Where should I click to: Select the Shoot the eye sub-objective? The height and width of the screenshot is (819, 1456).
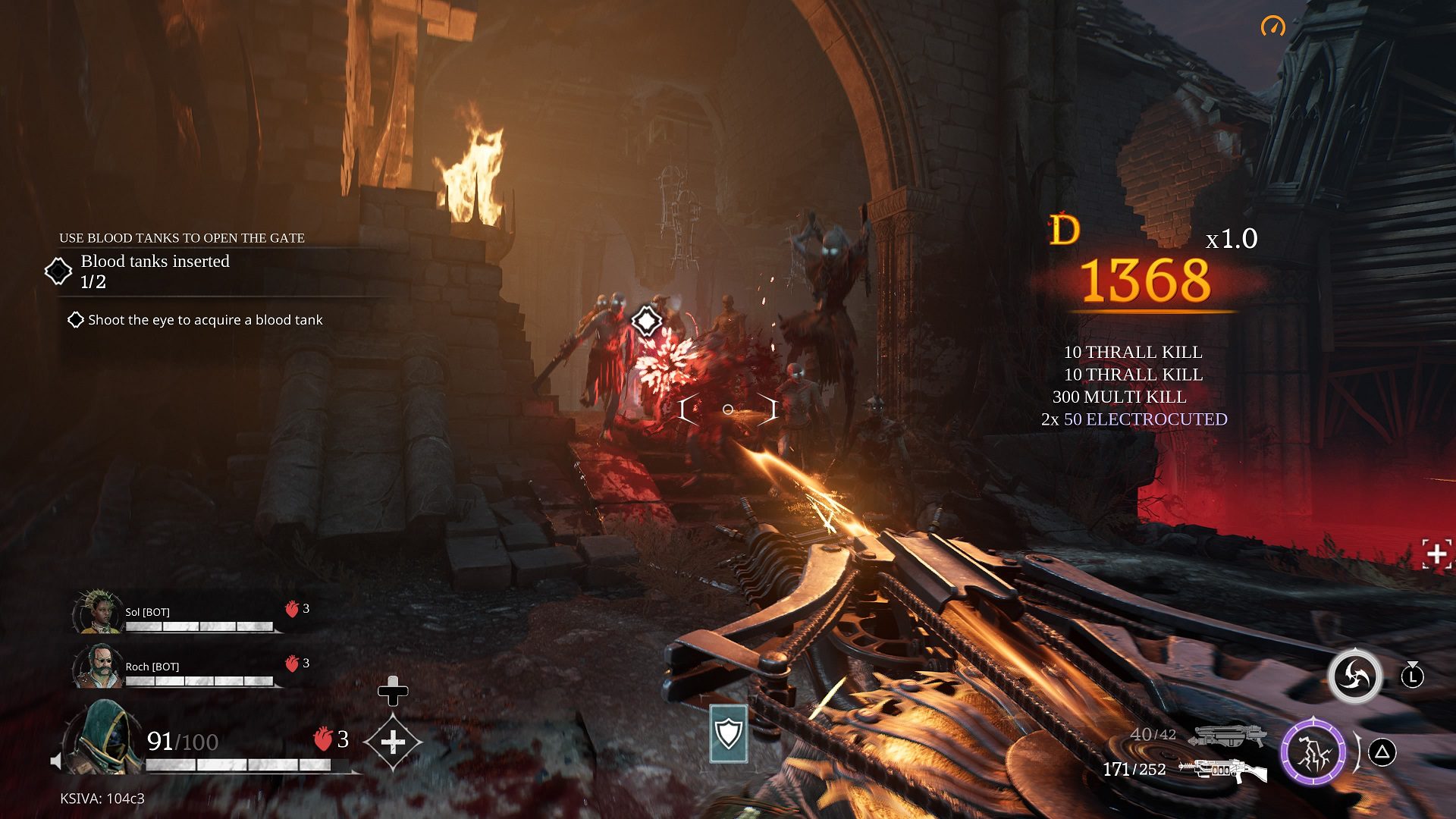[205, 320]
